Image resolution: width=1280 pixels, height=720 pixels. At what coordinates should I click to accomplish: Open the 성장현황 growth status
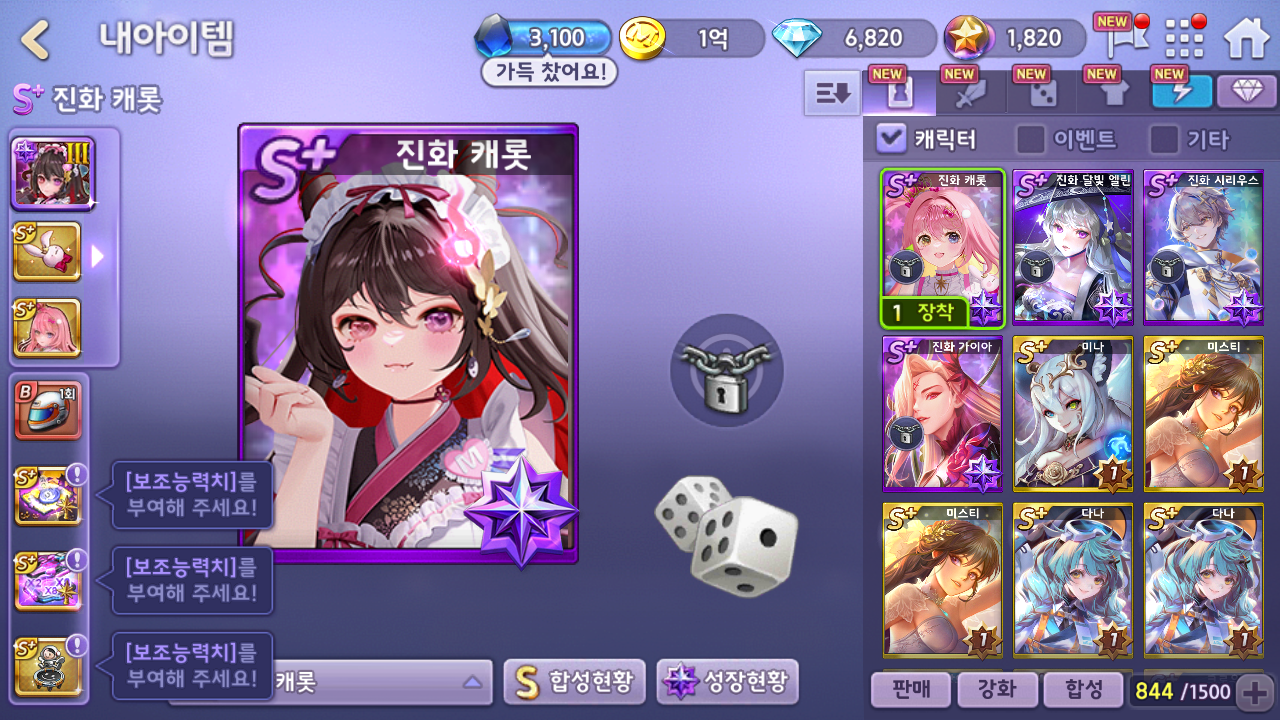click(727, 682)
